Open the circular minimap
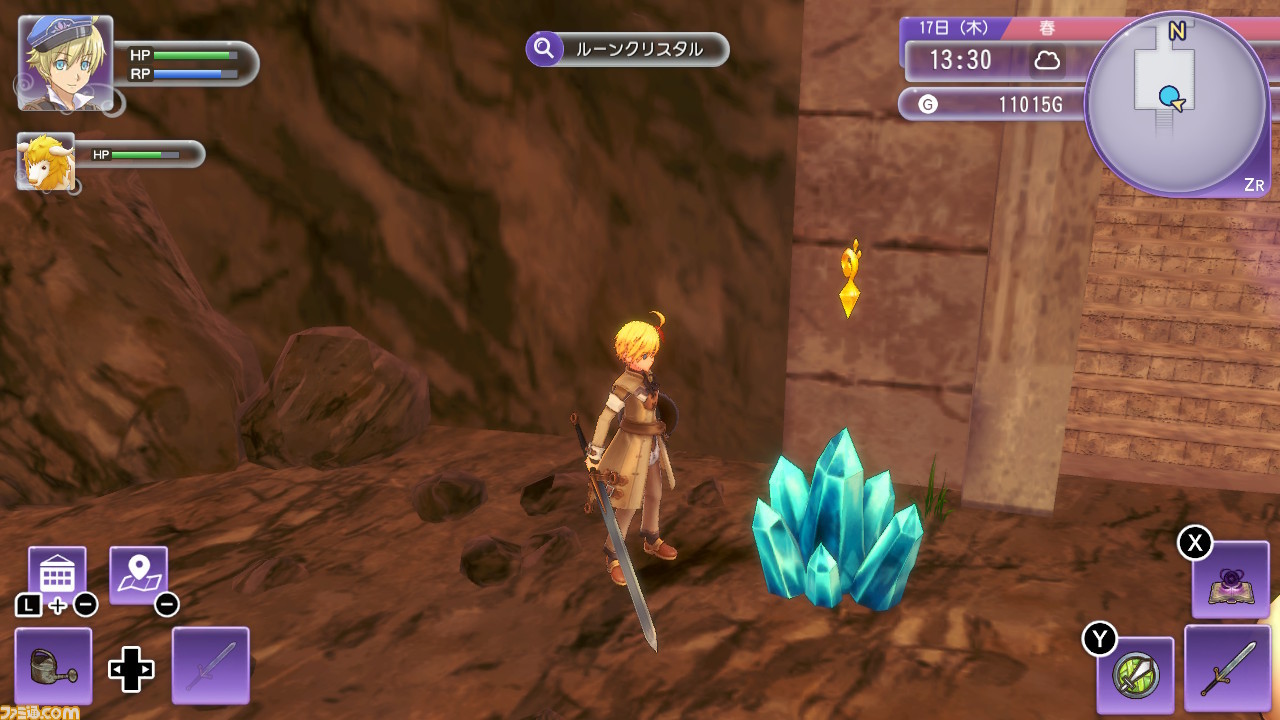The width and height of the screenshot is (1280, 720). tap(1176, 104)
